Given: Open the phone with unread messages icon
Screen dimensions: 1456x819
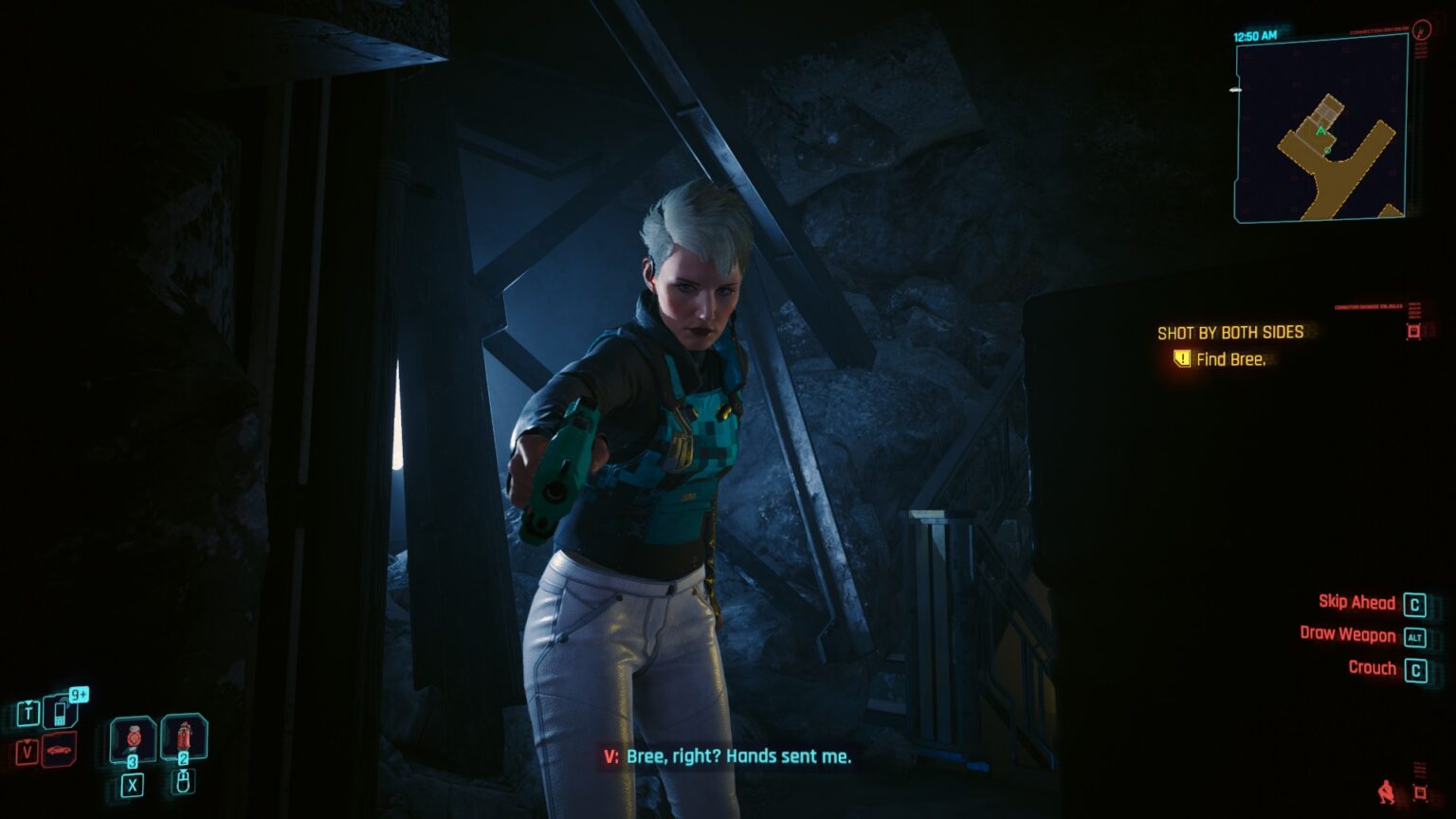Looking at the screenshot, I should pyautogui.click(x=62, y=713).
